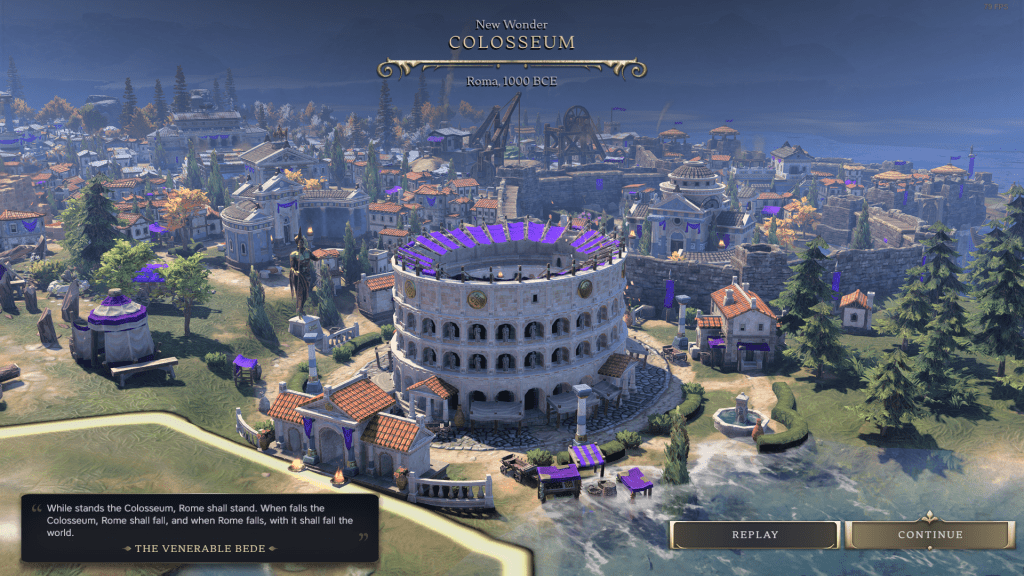Replay the Colosseum wonder cinematic
Screen dimensions: 1024x576
coord(754,535)
